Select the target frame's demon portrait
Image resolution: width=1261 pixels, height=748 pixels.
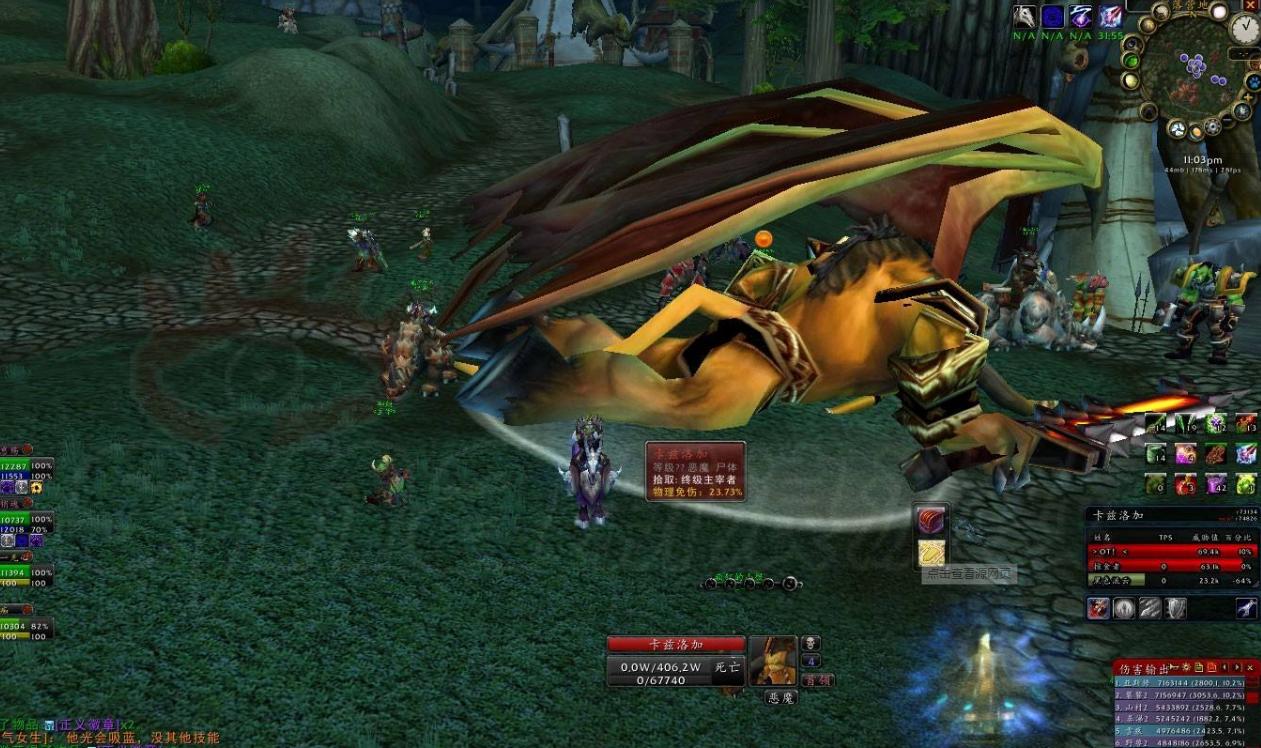pyautogui.click(x=773, y=661)
